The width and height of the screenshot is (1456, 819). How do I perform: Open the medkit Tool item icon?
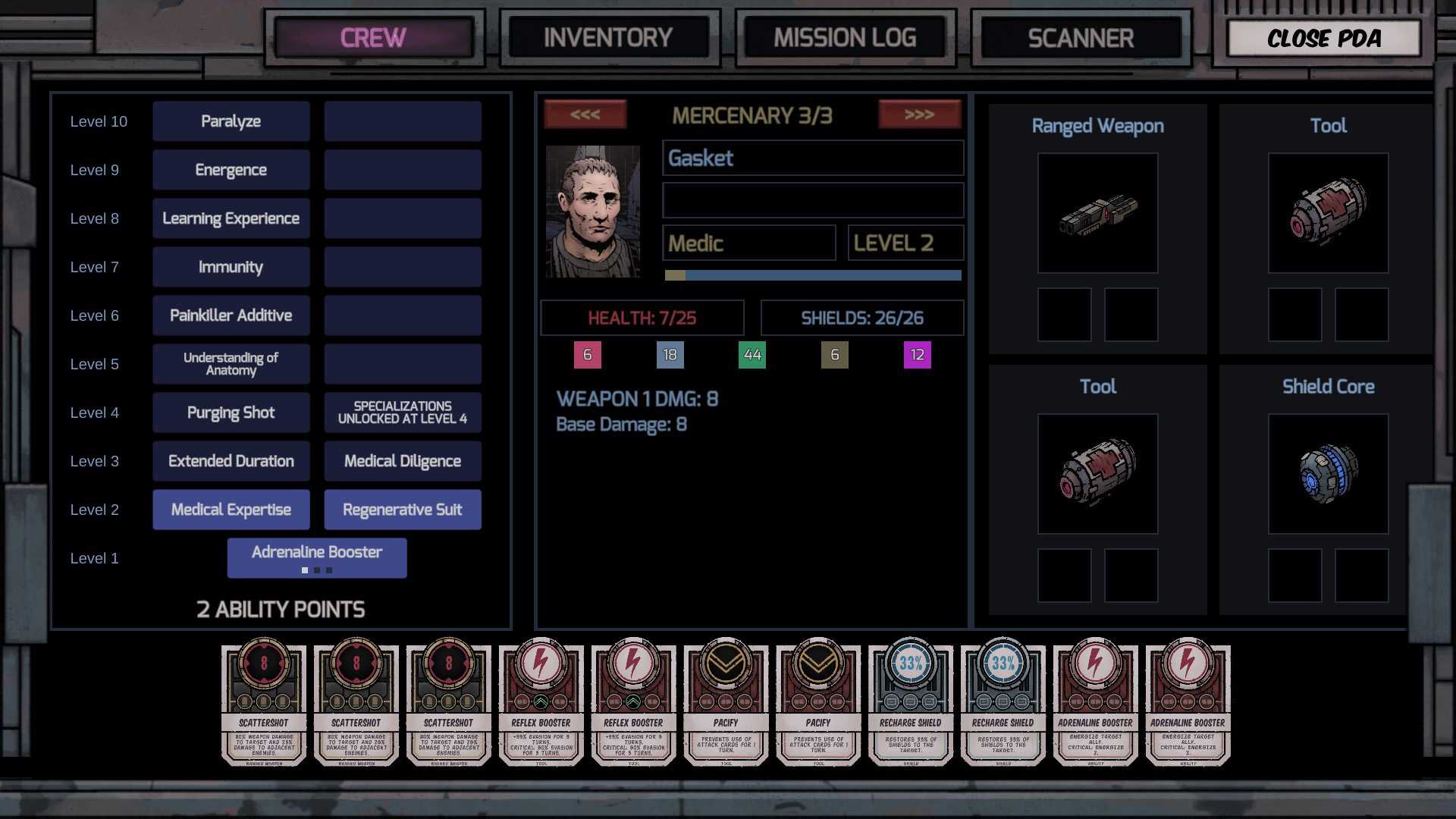1328,213
